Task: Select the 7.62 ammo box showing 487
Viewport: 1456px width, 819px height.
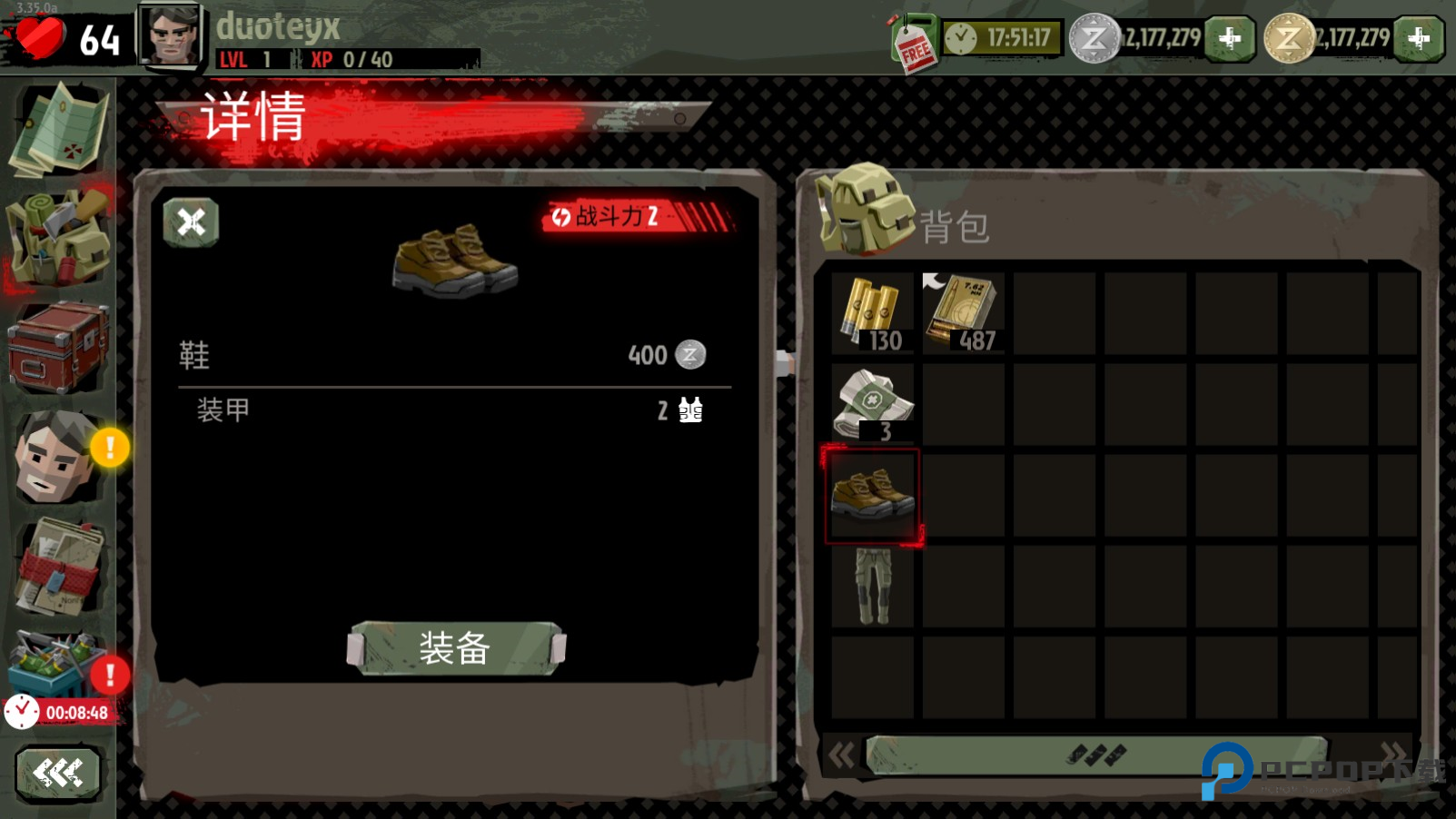Action: coord(962,311)
